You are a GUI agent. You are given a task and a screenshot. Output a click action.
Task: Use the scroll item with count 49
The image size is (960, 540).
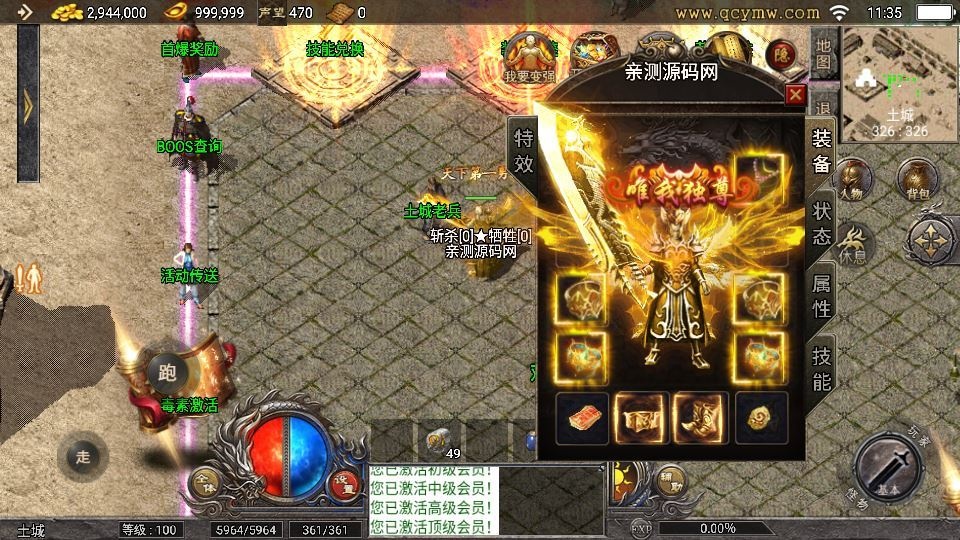pos(436,440)
